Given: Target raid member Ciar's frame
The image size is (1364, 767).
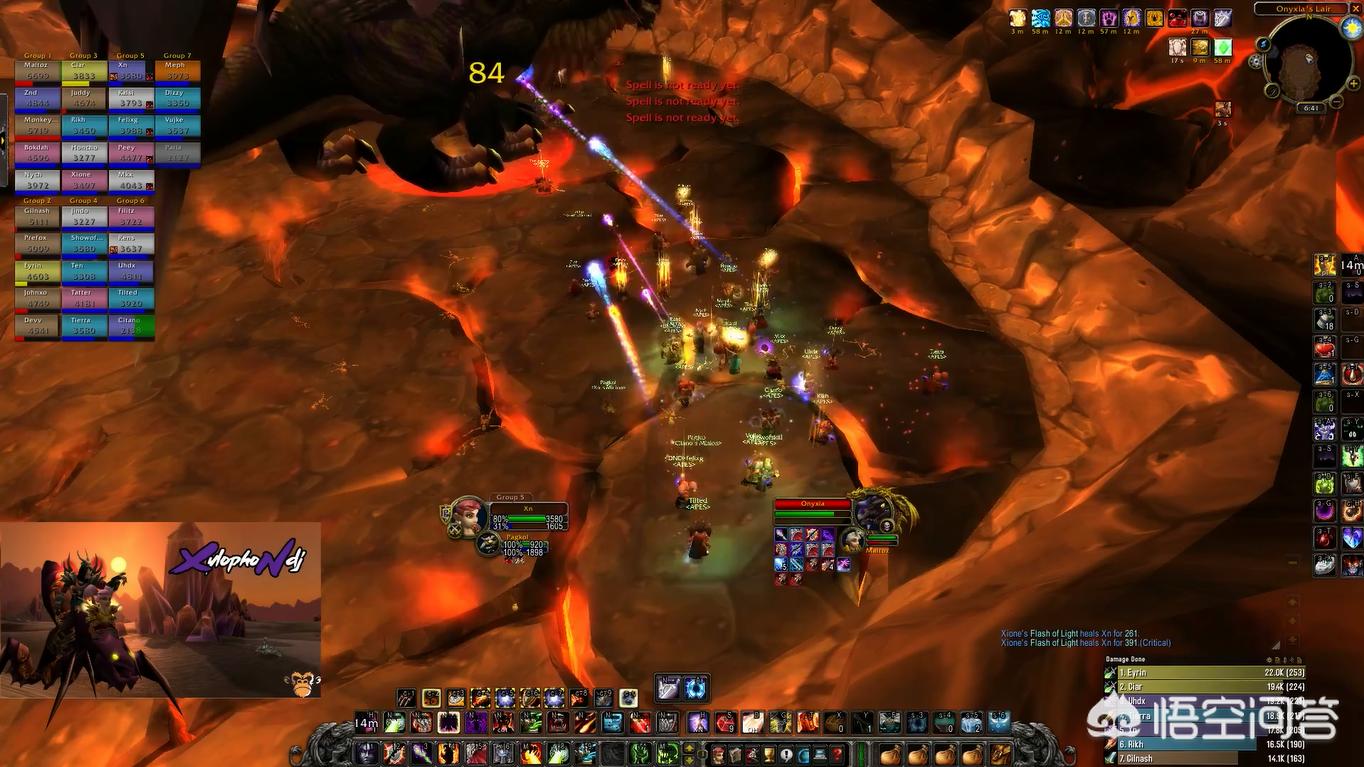Looking at the screenshot, I should tap(83, 71).
